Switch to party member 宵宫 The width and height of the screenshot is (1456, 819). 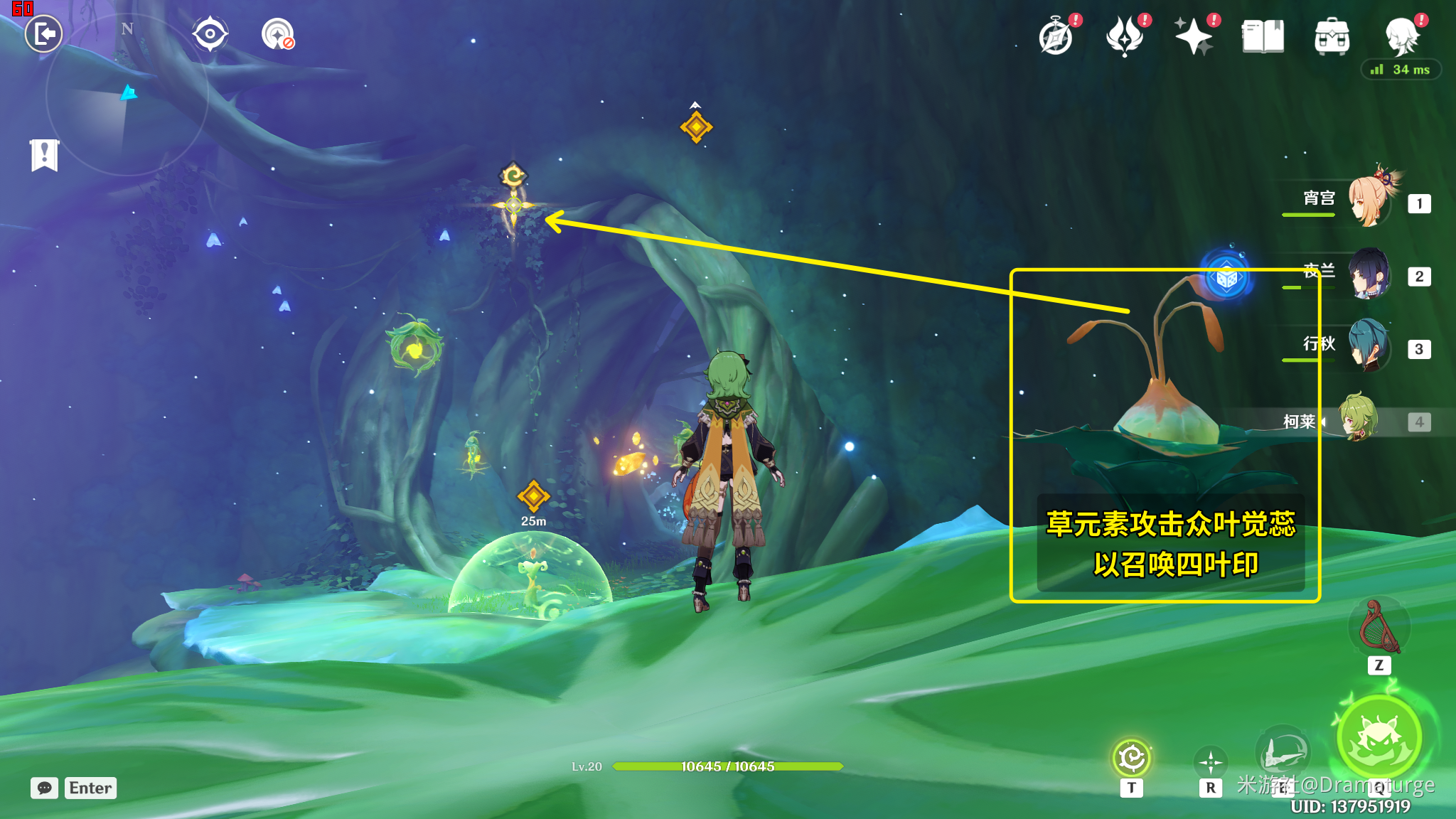1371,202
